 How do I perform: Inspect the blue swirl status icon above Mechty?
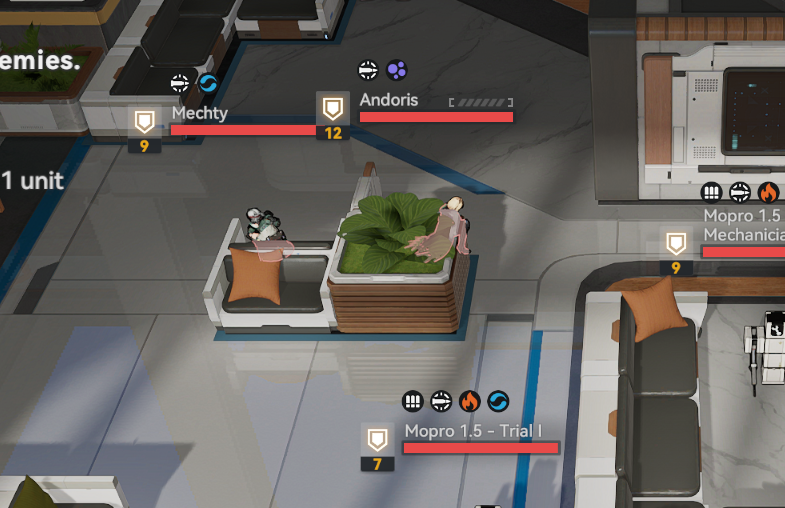208,83
